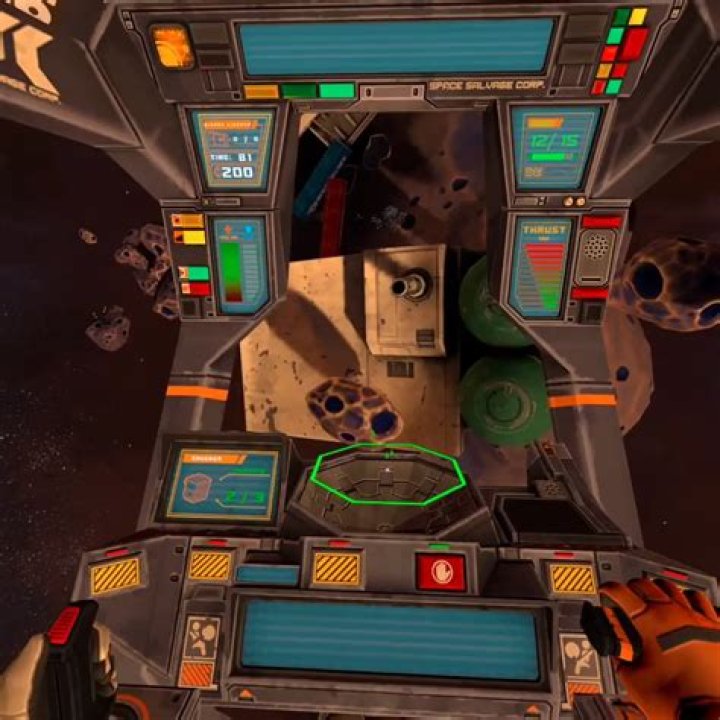This screenshot has height=720, width=720.
Task: Hit the red button on the lower console
Action: [x=441, y=571]
